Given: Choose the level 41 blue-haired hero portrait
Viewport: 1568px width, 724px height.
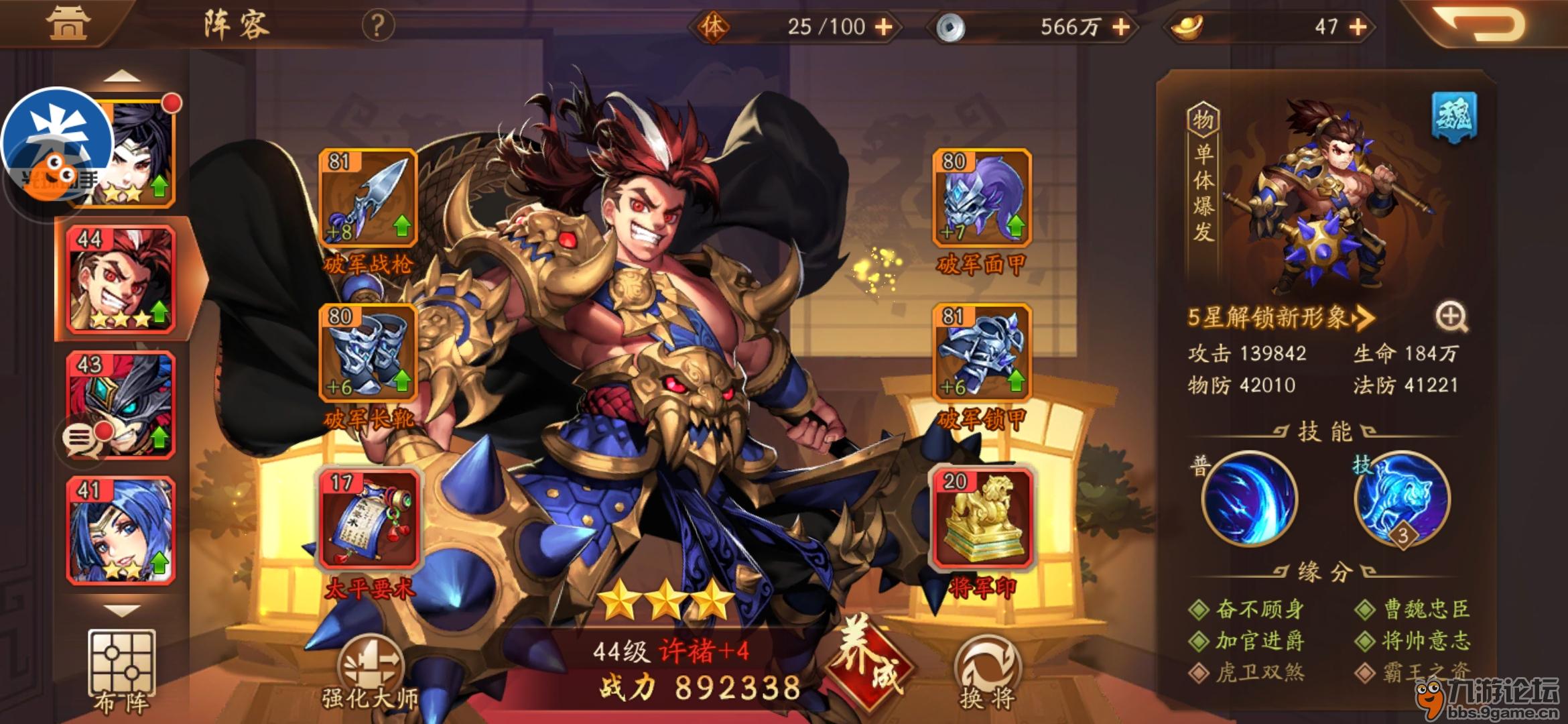Looking at the screenshot, I should (121, 530).
